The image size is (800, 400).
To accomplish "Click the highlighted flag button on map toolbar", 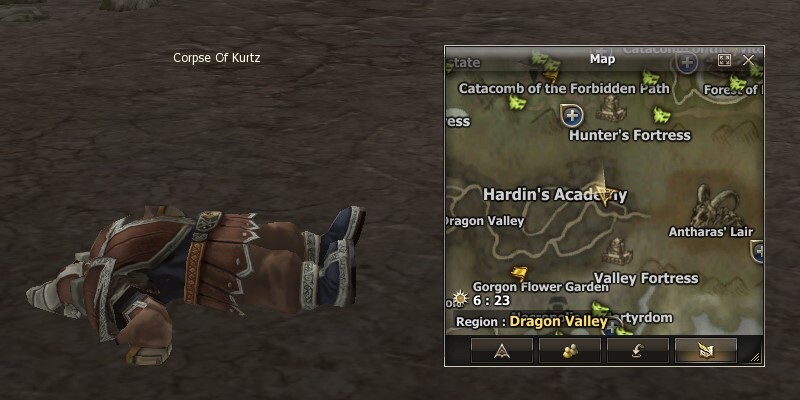I will coord(705,350).
